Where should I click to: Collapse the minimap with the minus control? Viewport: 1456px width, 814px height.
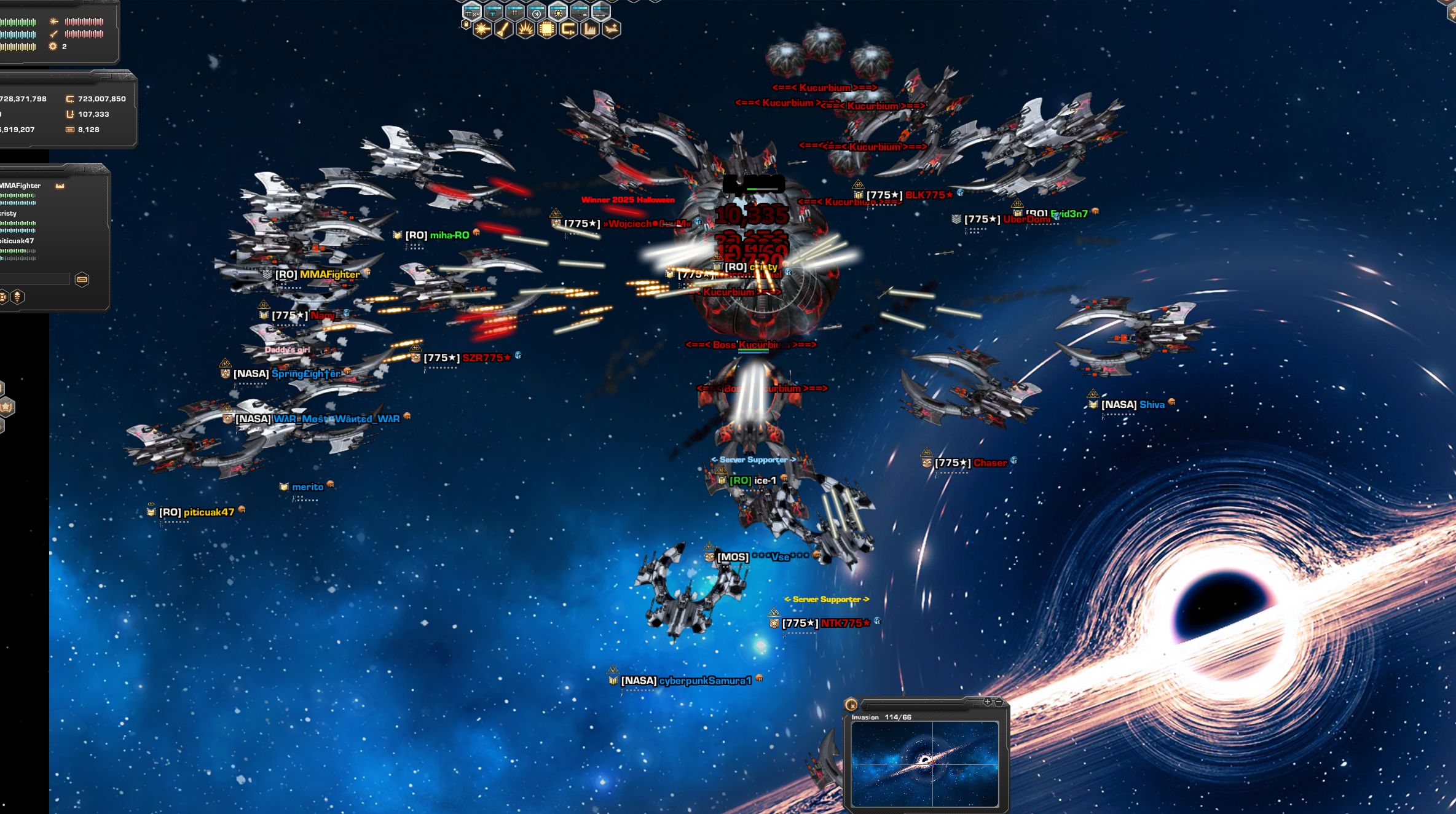coord(999,702)
